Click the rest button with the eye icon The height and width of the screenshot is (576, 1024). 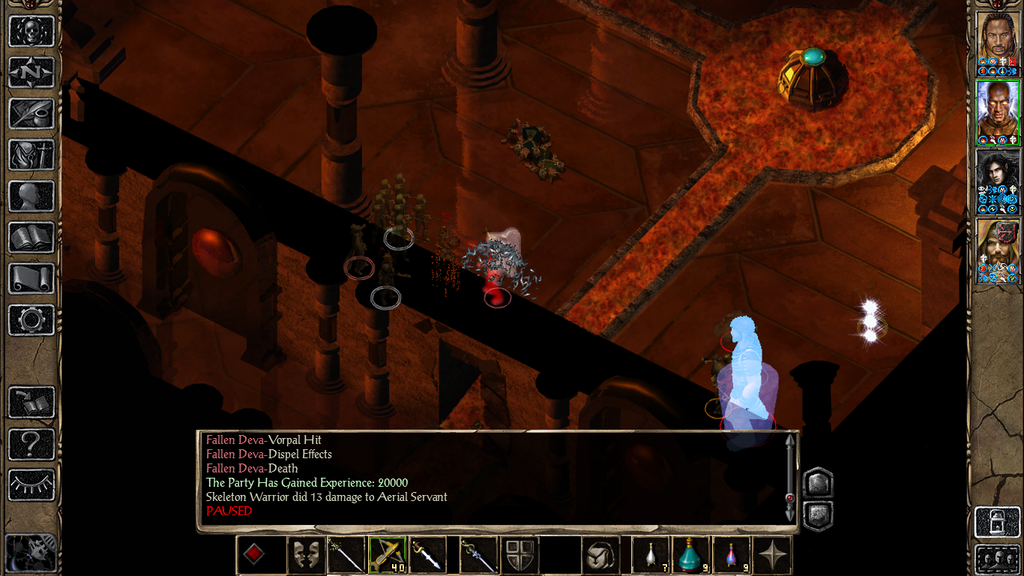31,484
